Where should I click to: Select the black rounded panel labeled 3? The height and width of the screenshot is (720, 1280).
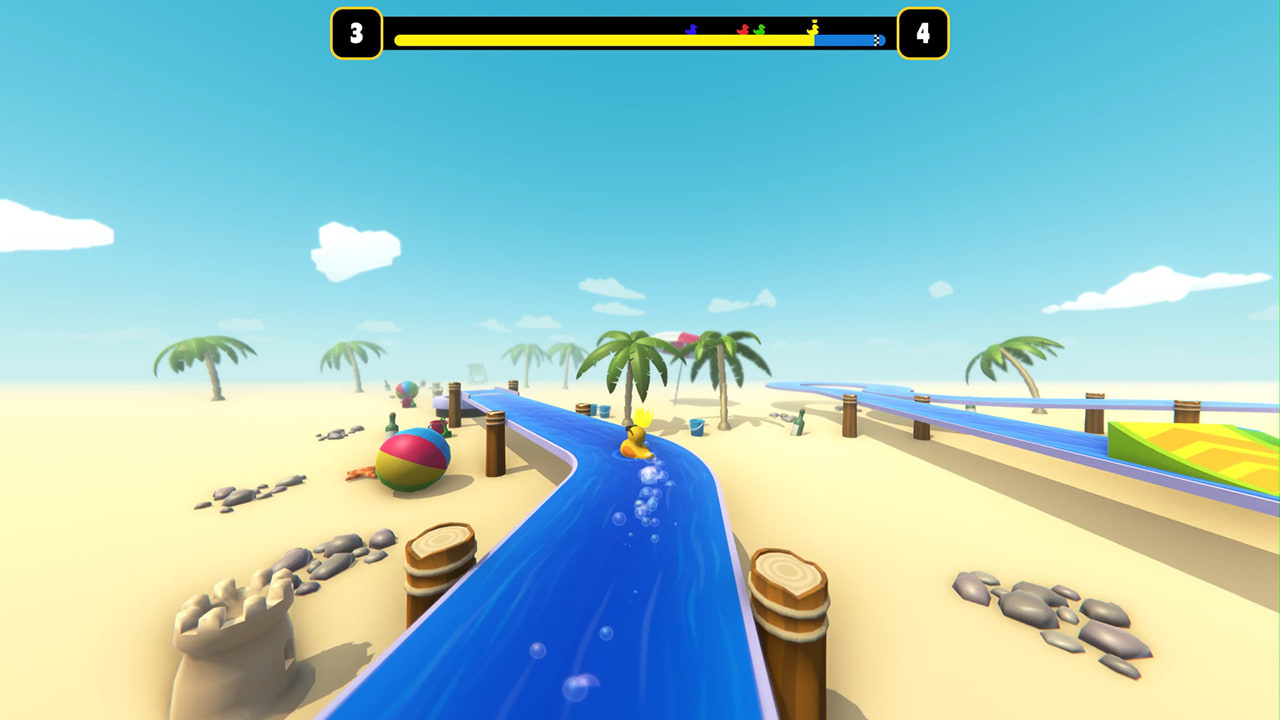pos(355,33)
